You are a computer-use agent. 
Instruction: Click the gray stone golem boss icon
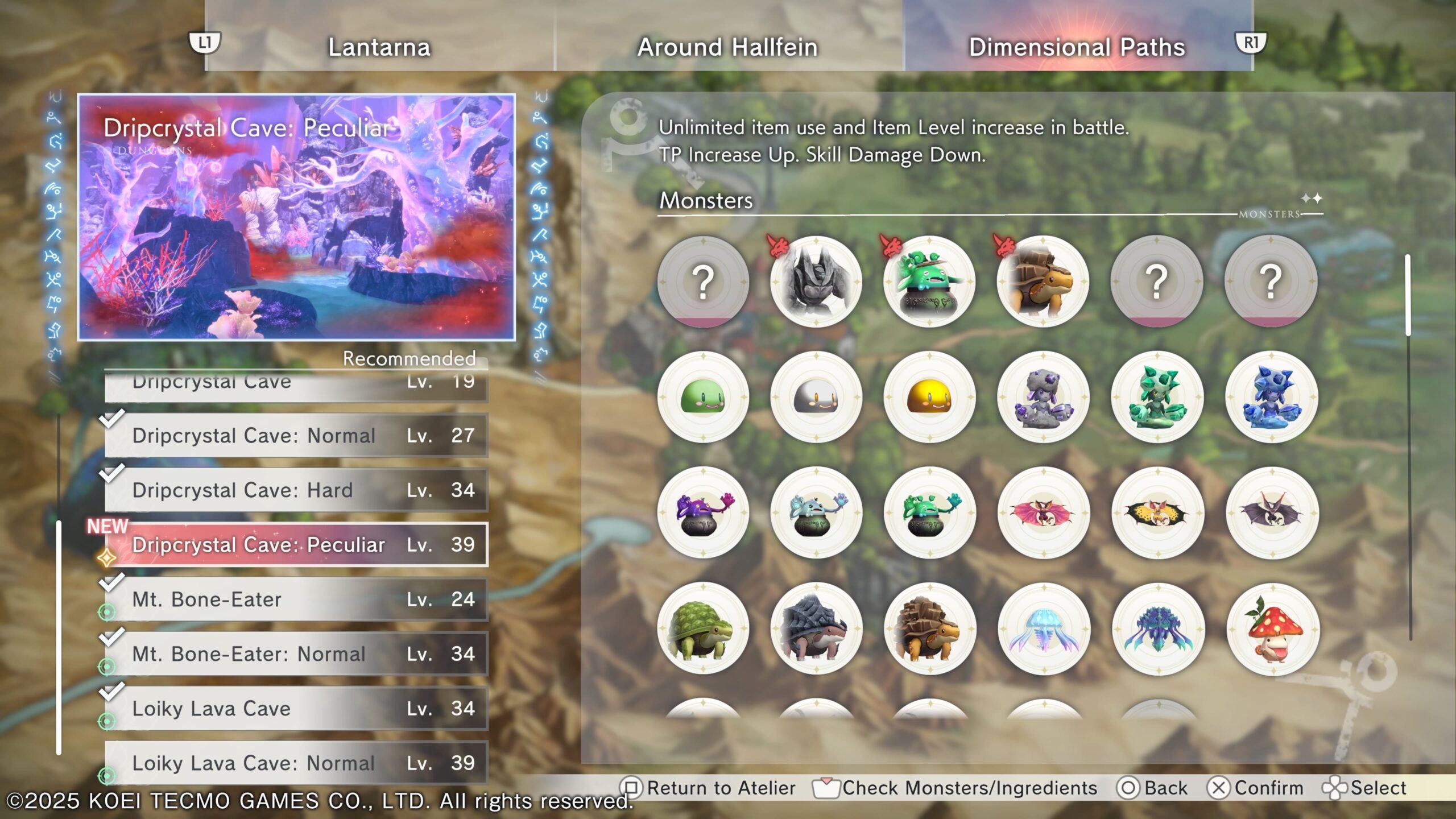coord(816,282)
